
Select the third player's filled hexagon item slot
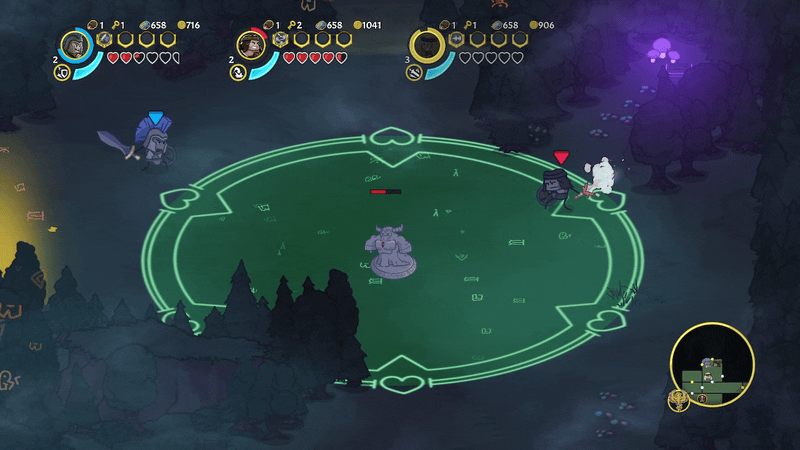point(457,39)
